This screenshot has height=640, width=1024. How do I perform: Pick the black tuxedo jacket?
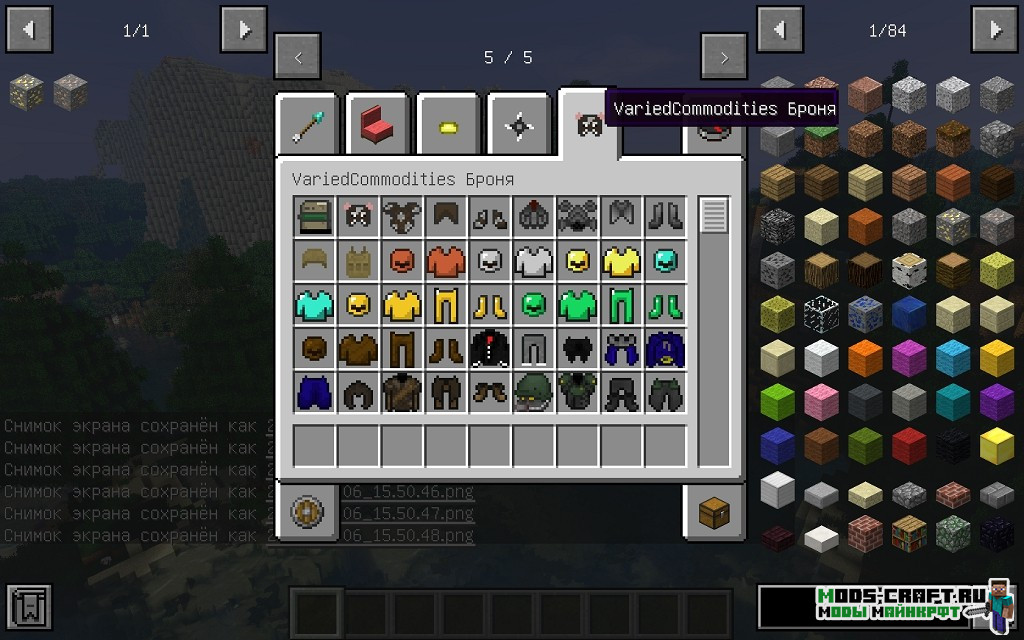click(489, 348)
